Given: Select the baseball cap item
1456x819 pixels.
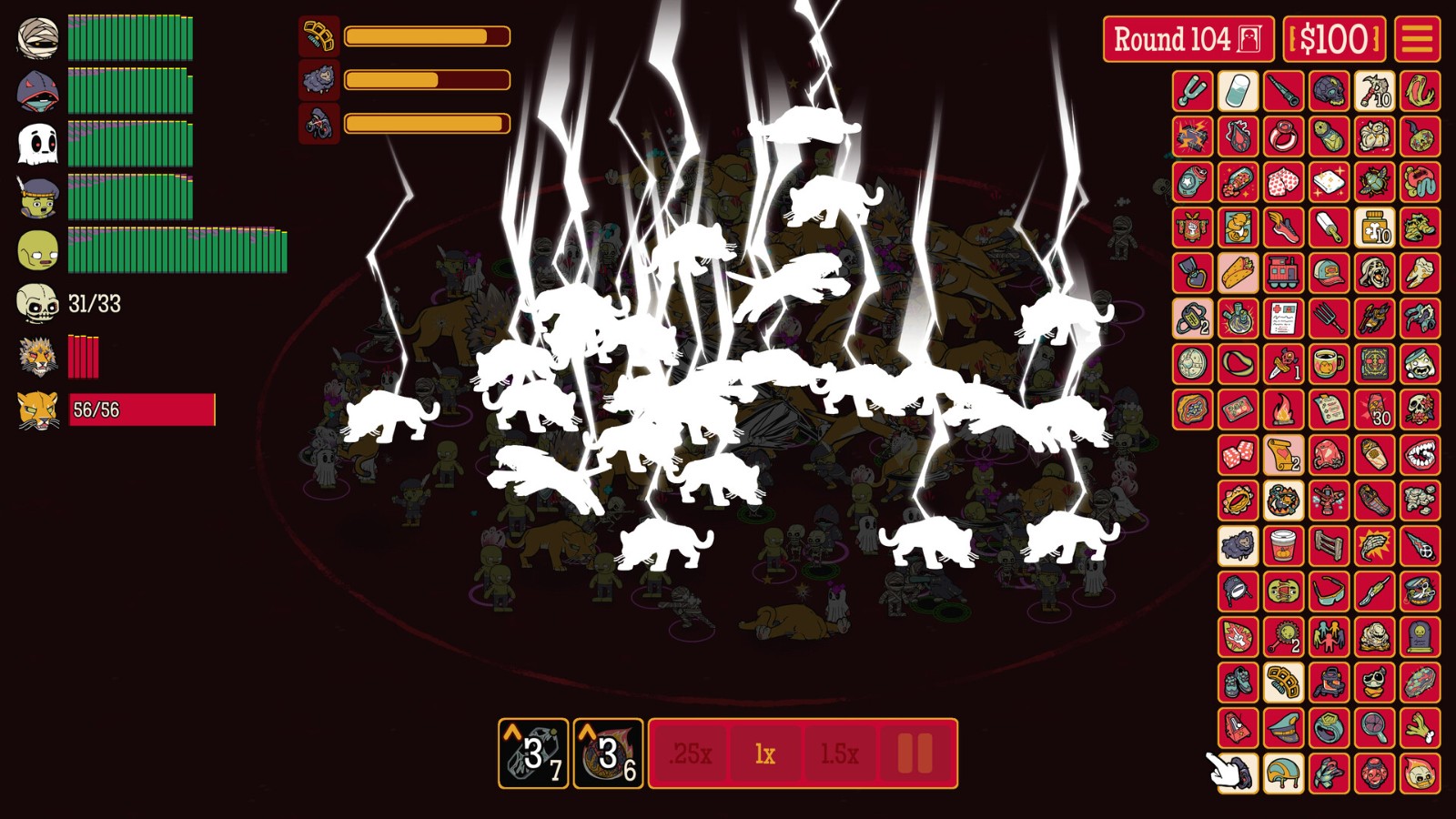Looking at the screenshot, I should pyautogui.click(x=1329, y=273).
